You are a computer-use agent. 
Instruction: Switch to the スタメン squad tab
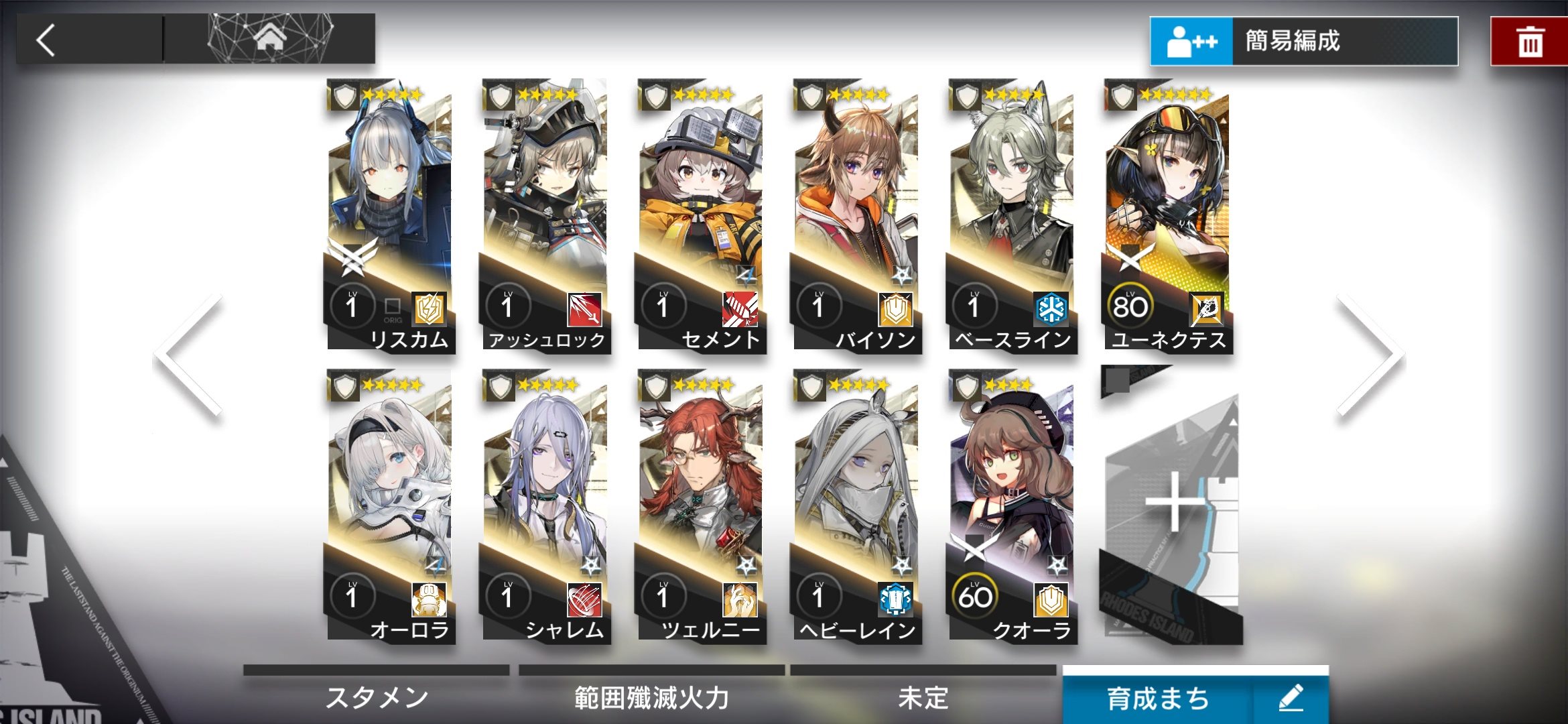click(x=377, y=697)
